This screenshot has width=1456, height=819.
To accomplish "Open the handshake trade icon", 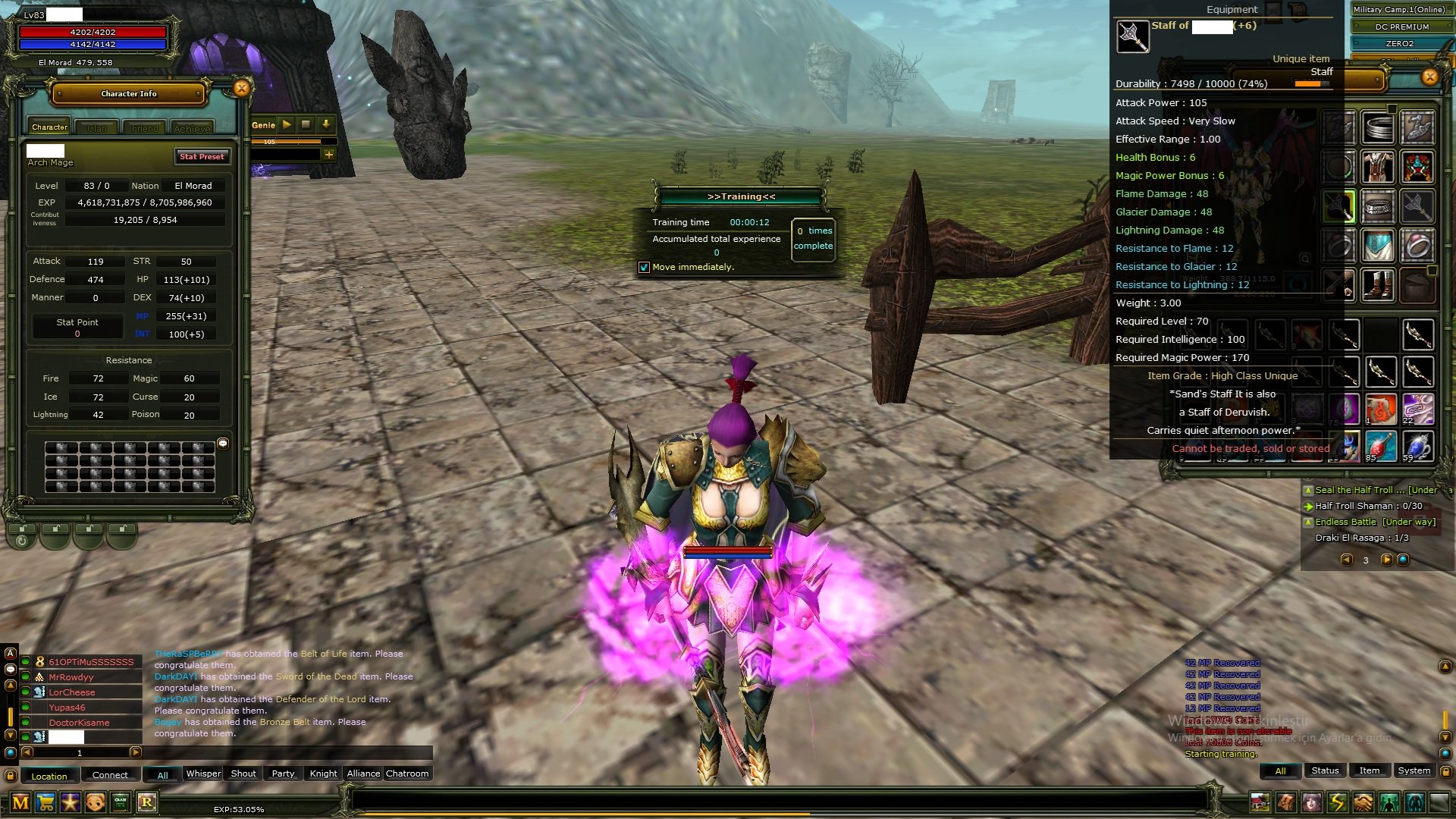I will click(1363, 802).
